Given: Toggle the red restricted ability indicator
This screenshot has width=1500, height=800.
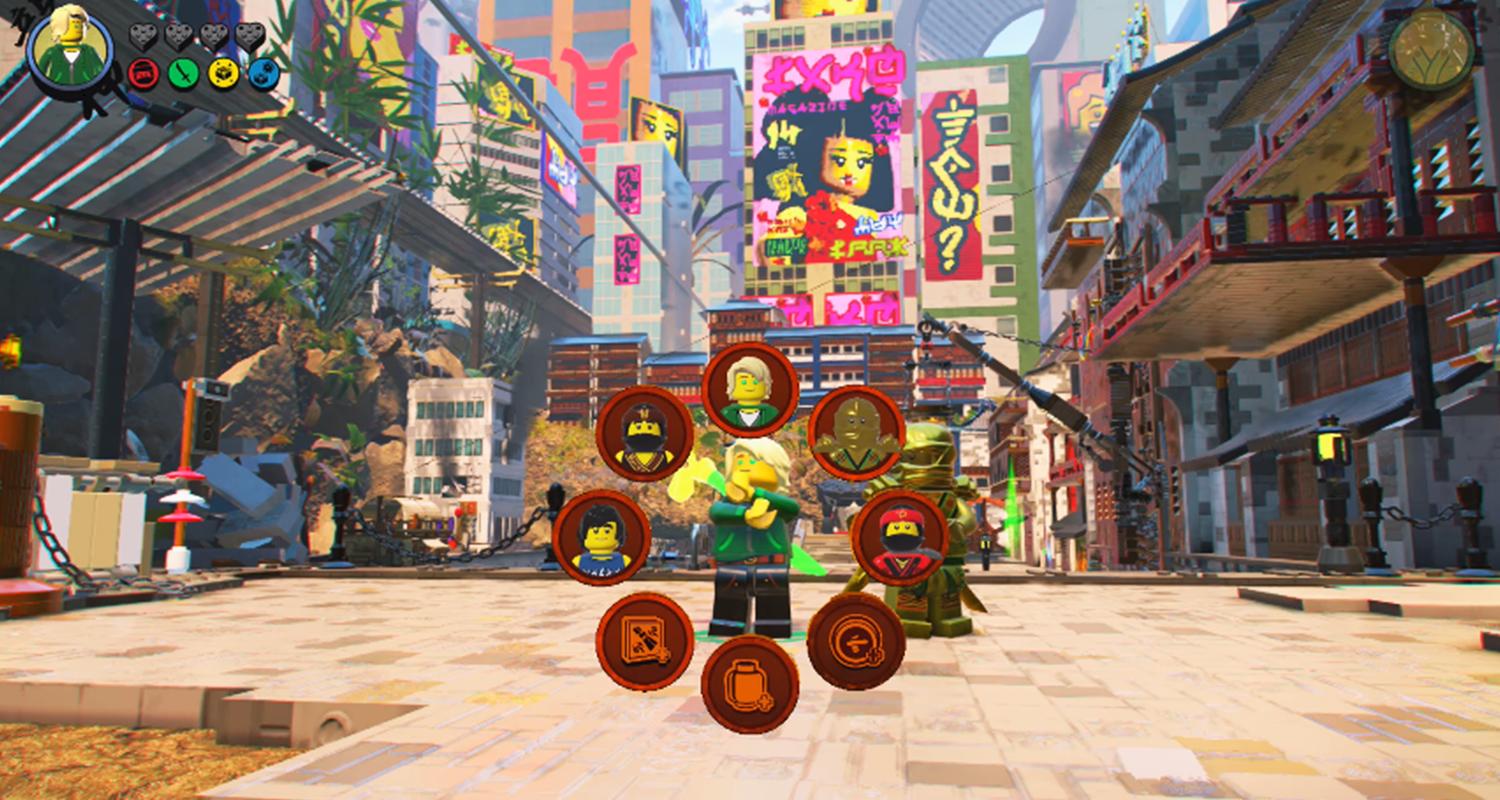Looking at the screenshot, I should (142, 73).
